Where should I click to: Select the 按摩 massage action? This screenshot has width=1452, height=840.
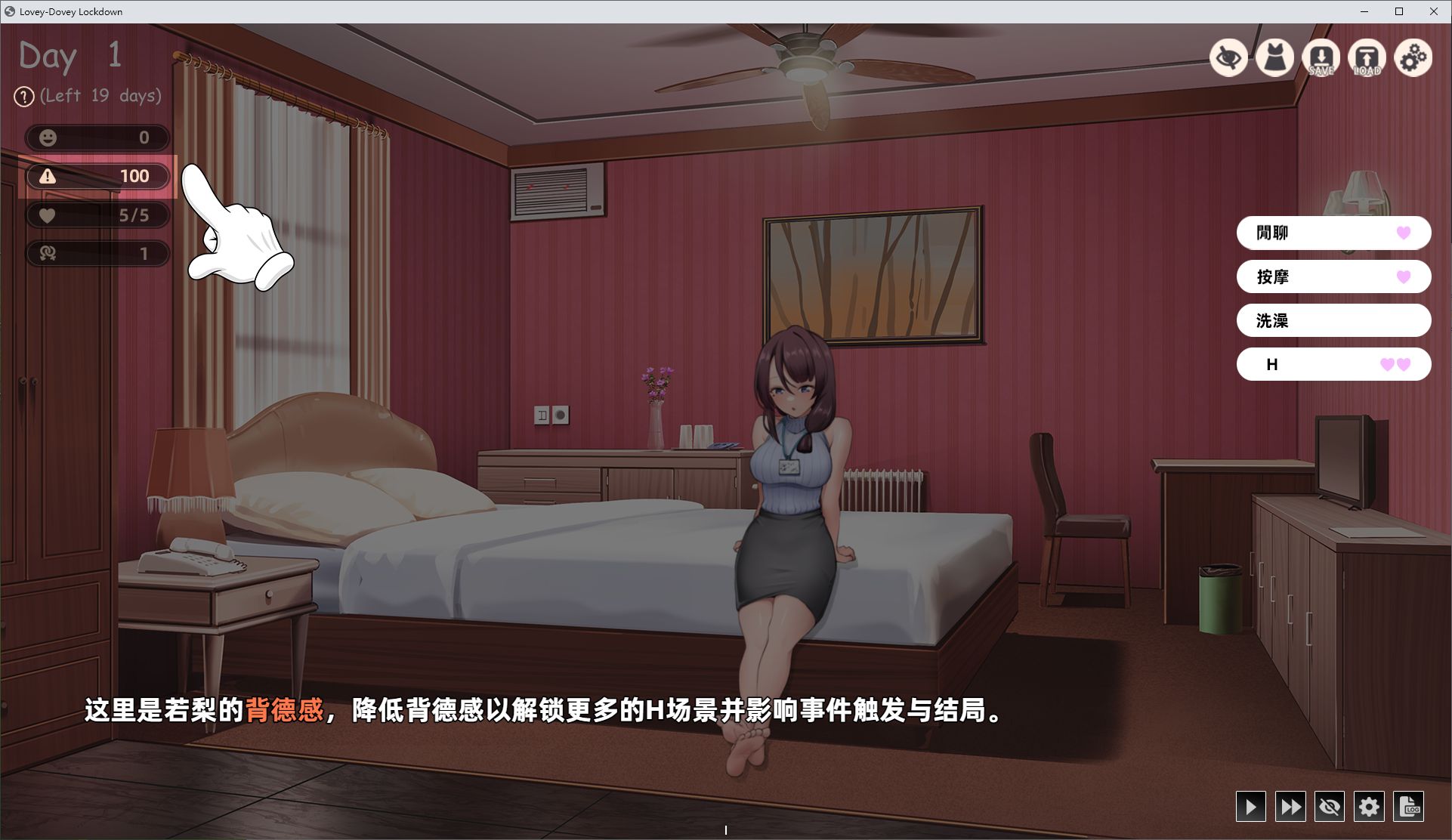click(1333, 276)
